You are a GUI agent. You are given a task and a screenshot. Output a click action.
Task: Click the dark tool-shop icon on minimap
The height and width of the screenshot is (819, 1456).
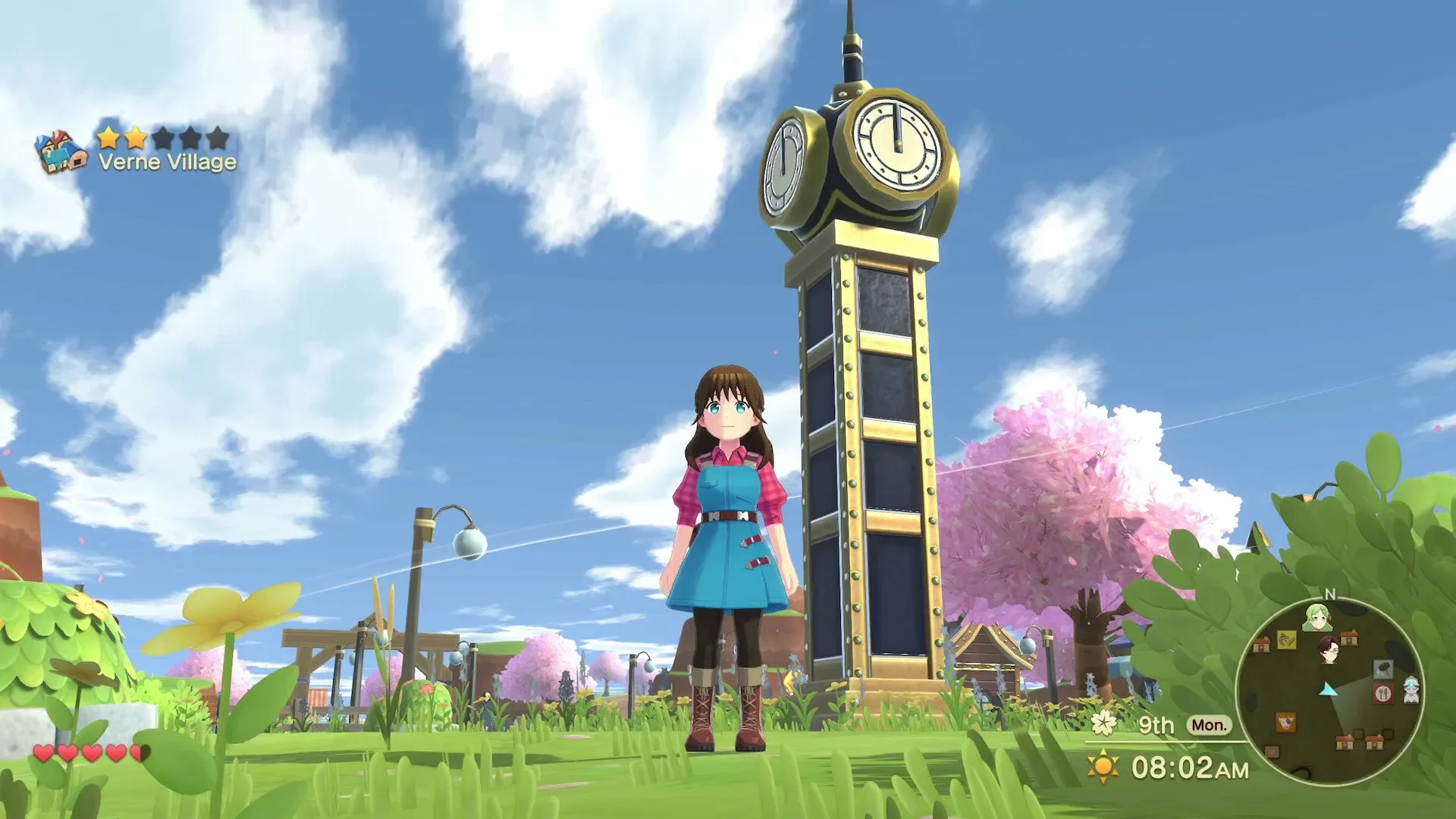click(1383, 669)
